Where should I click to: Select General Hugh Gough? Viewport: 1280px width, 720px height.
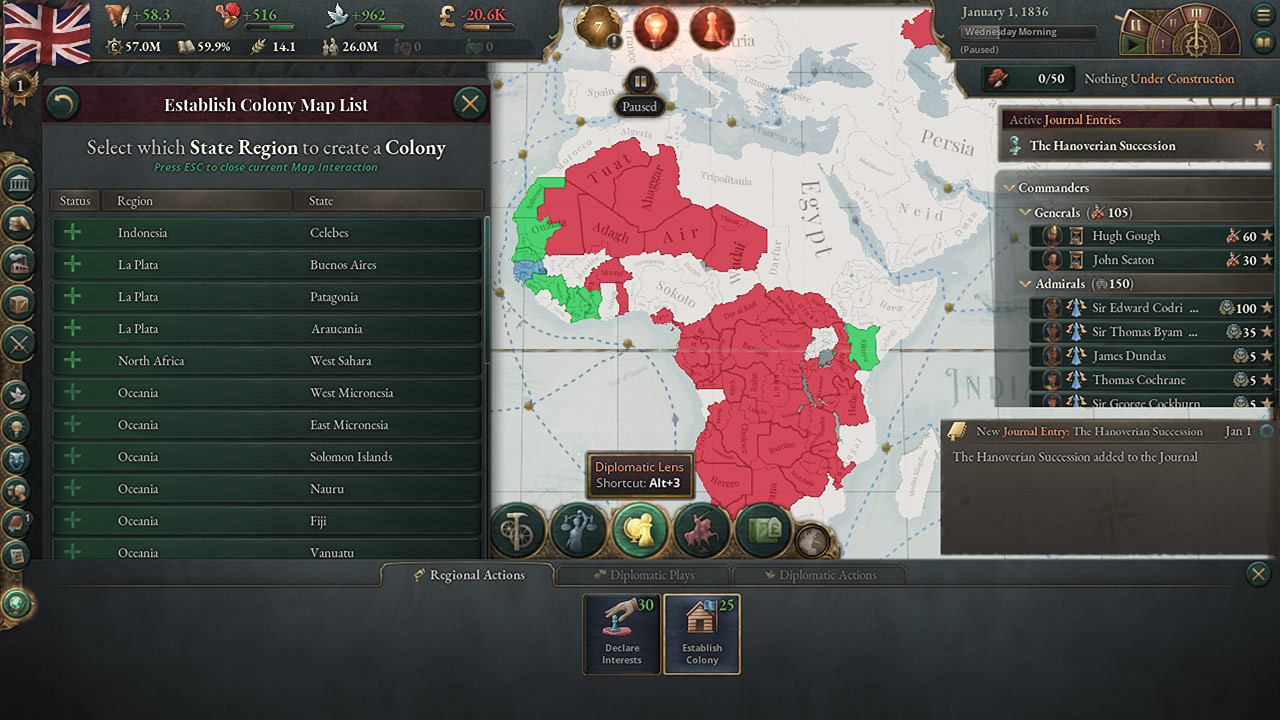(1126, 236)
